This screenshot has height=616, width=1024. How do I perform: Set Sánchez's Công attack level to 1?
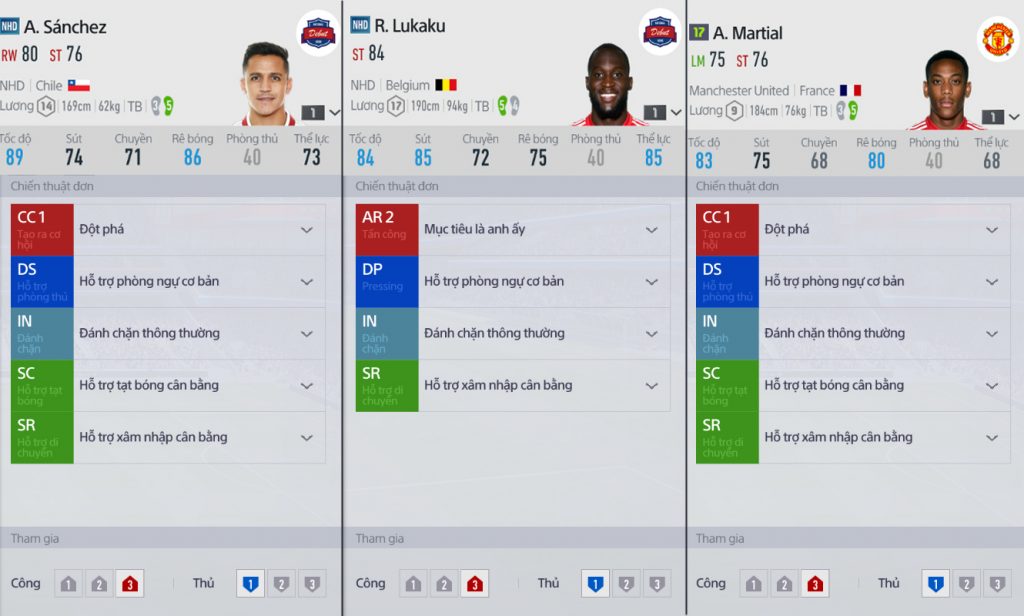(x=69, y=584)
